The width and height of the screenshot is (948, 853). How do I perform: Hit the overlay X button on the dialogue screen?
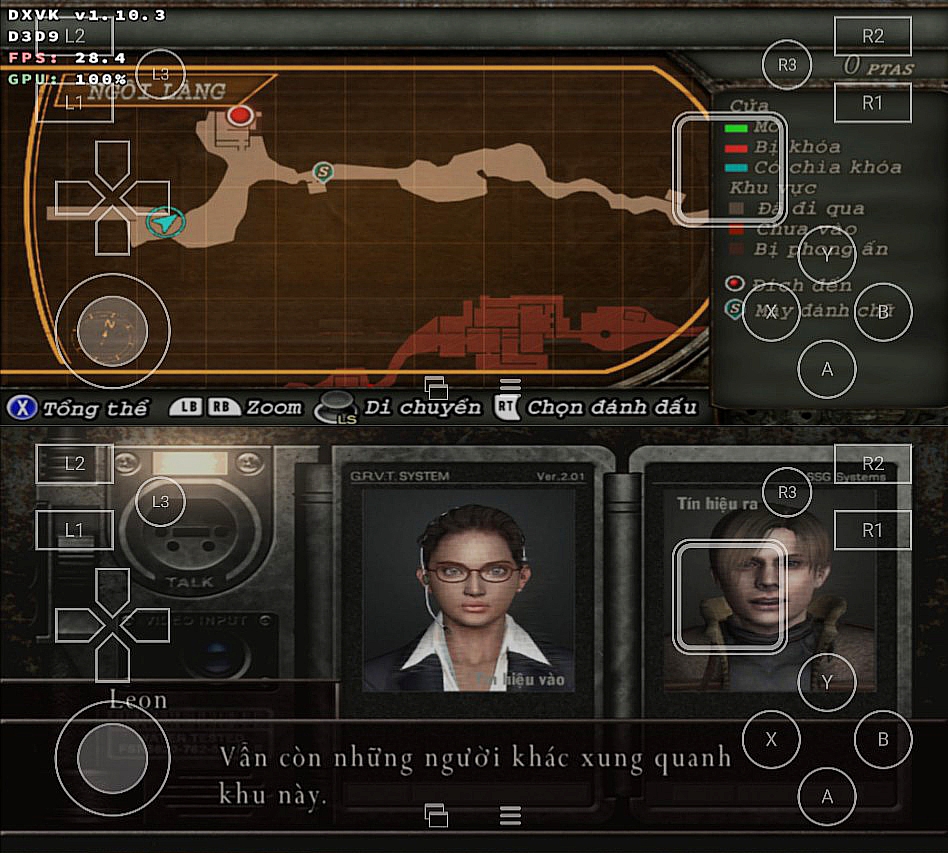(771, 740)
